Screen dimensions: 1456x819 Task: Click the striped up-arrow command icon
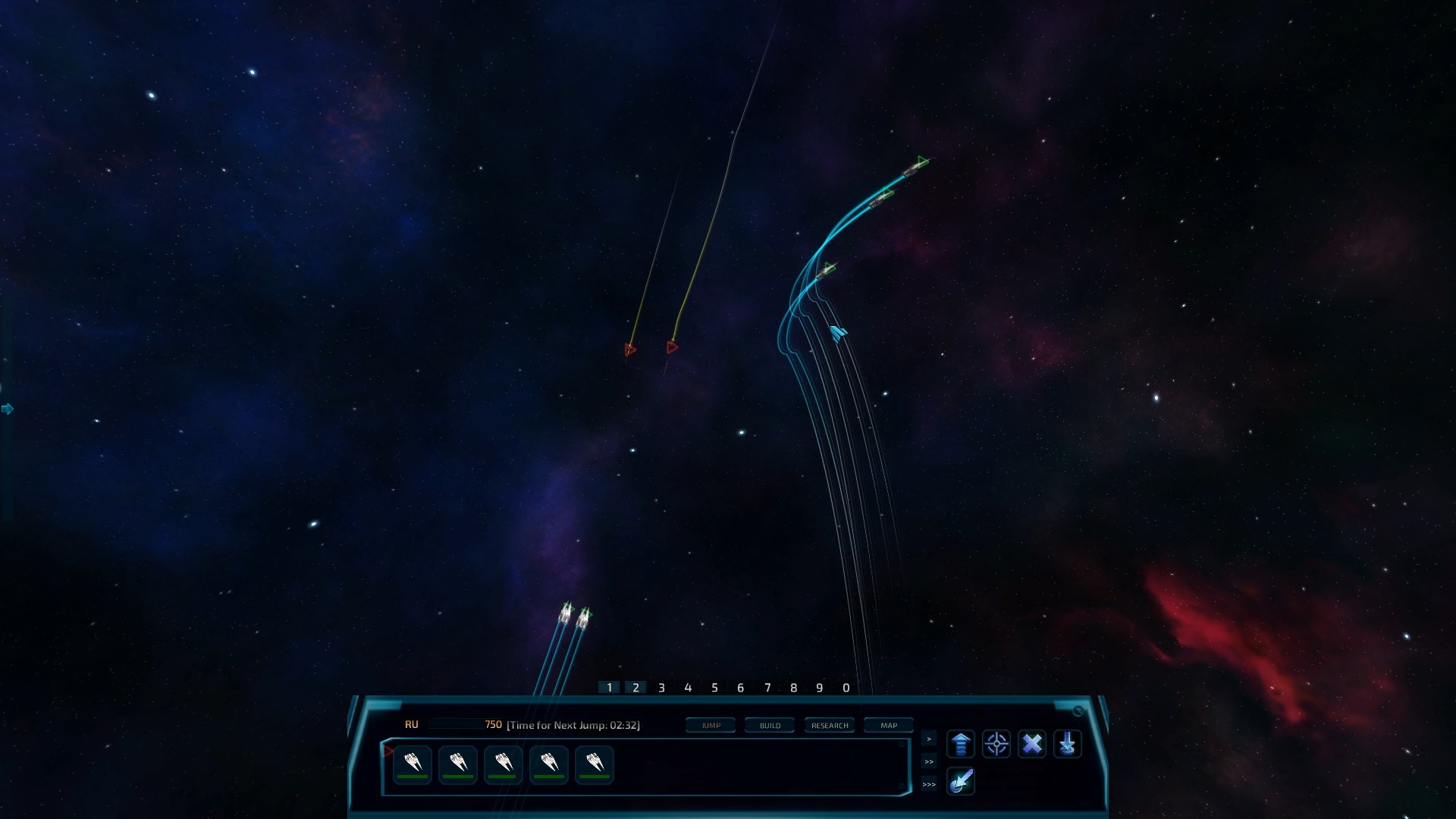[x=960, y=744]
